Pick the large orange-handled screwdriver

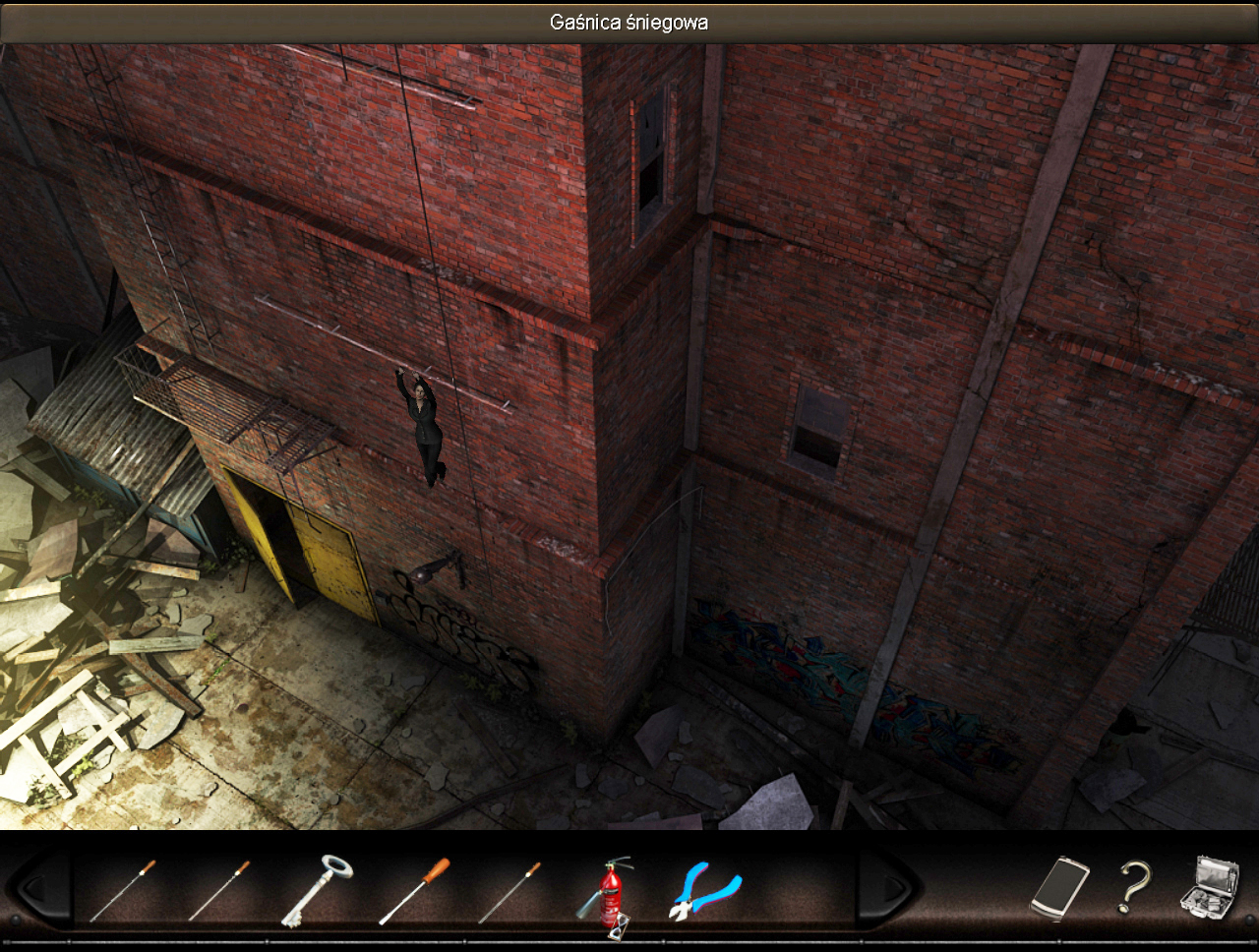(414, 890)
